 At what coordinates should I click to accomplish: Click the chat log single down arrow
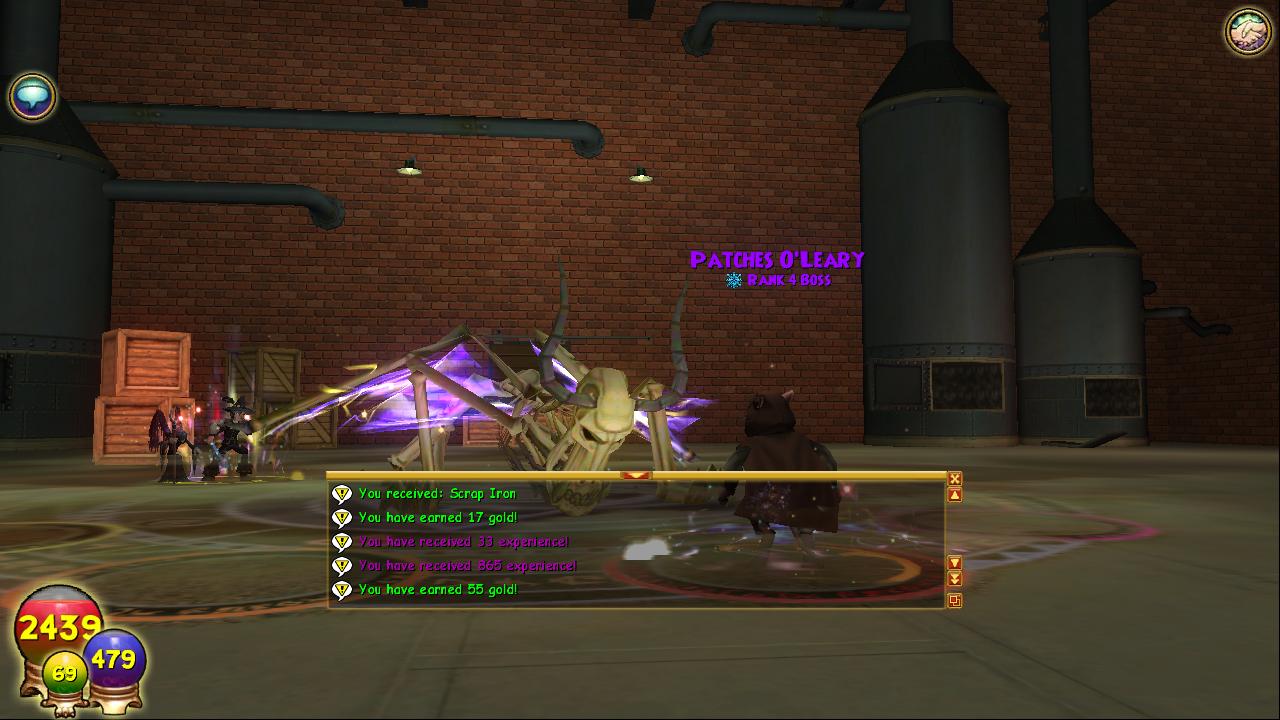[x=955, y=563]
